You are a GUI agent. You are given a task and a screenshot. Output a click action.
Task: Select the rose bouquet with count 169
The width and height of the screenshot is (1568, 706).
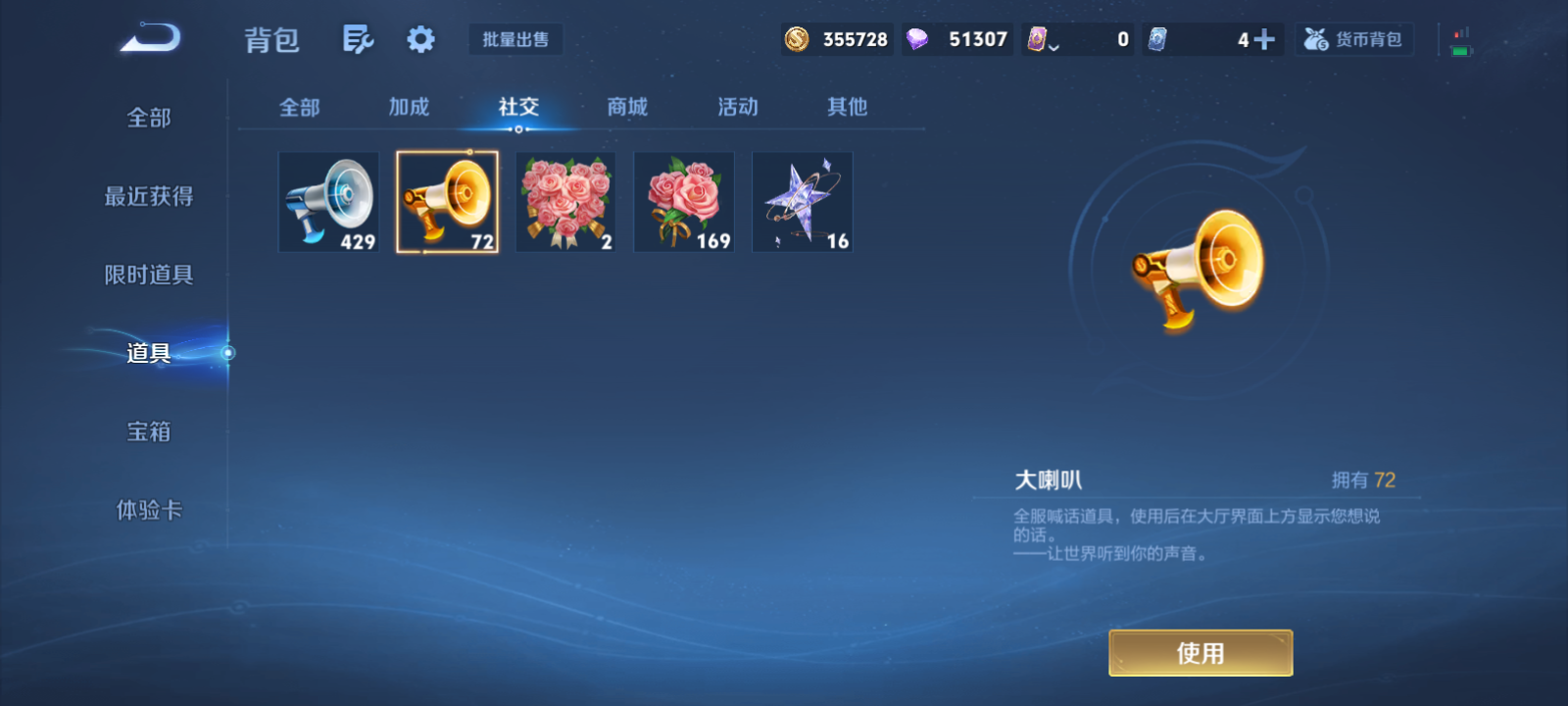click(683, 202)
